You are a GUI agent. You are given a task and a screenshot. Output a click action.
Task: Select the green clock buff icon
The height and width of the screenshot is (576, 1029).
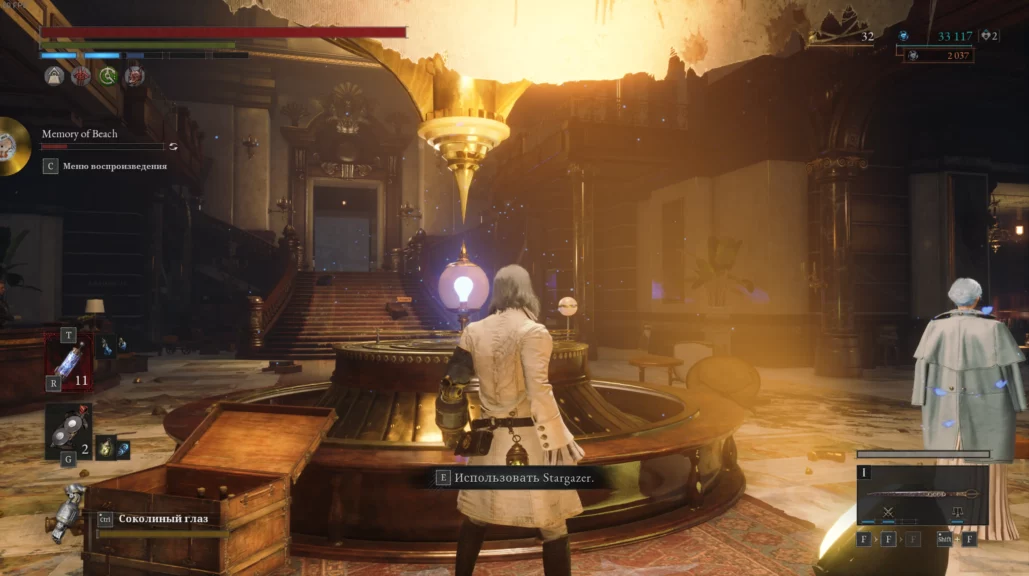pyautogui.click(x=107, y=76)
